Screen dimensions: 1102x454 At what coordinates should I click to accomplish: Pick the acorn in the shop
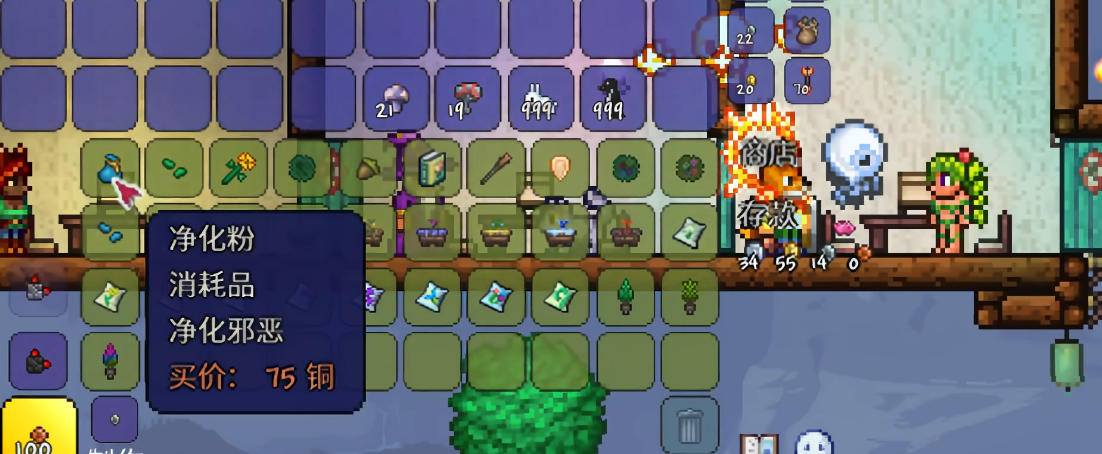pos(367,169)
